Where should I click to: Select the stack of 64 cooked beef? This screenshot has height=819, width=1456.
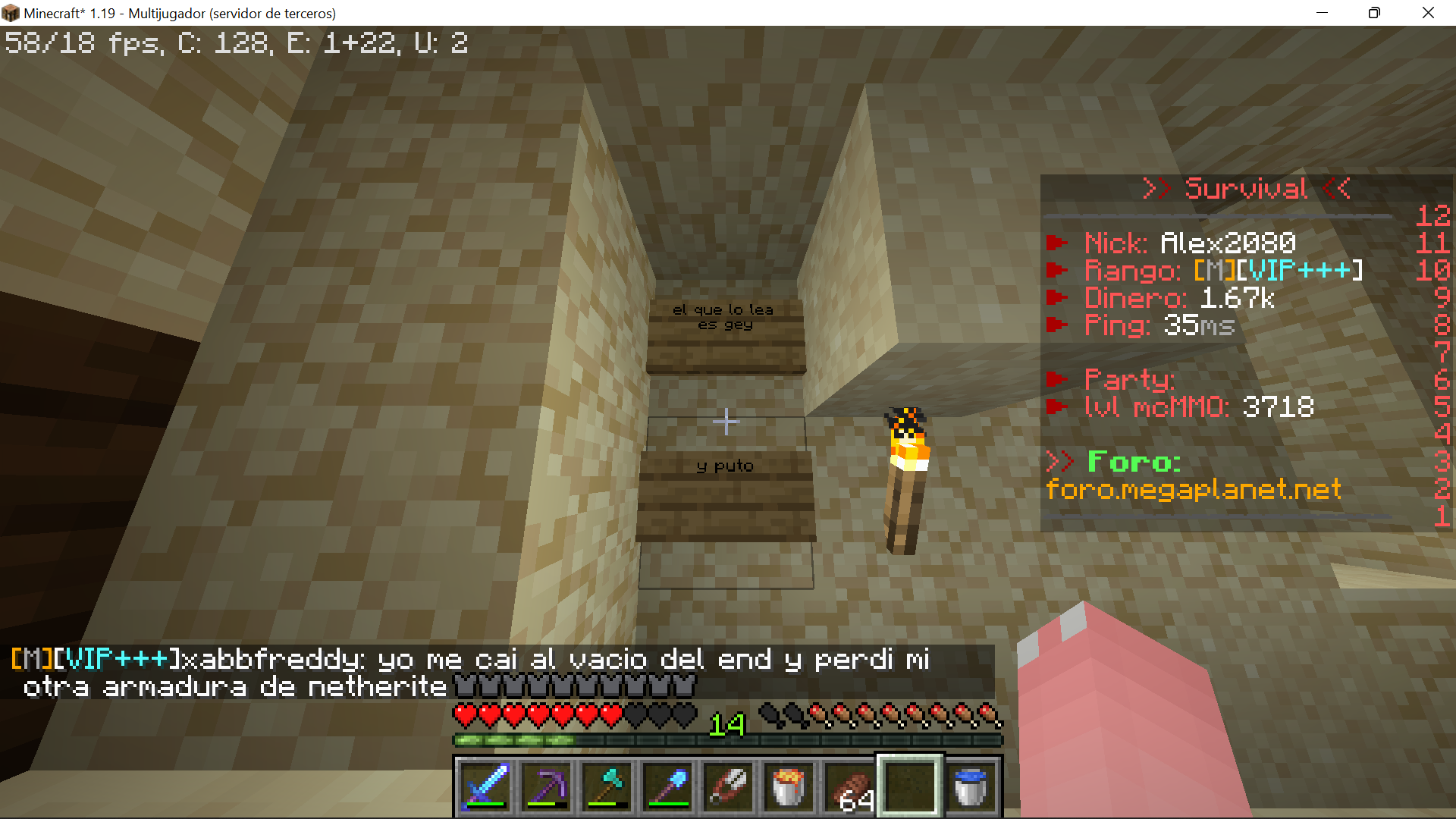click(x=849, y=786)
